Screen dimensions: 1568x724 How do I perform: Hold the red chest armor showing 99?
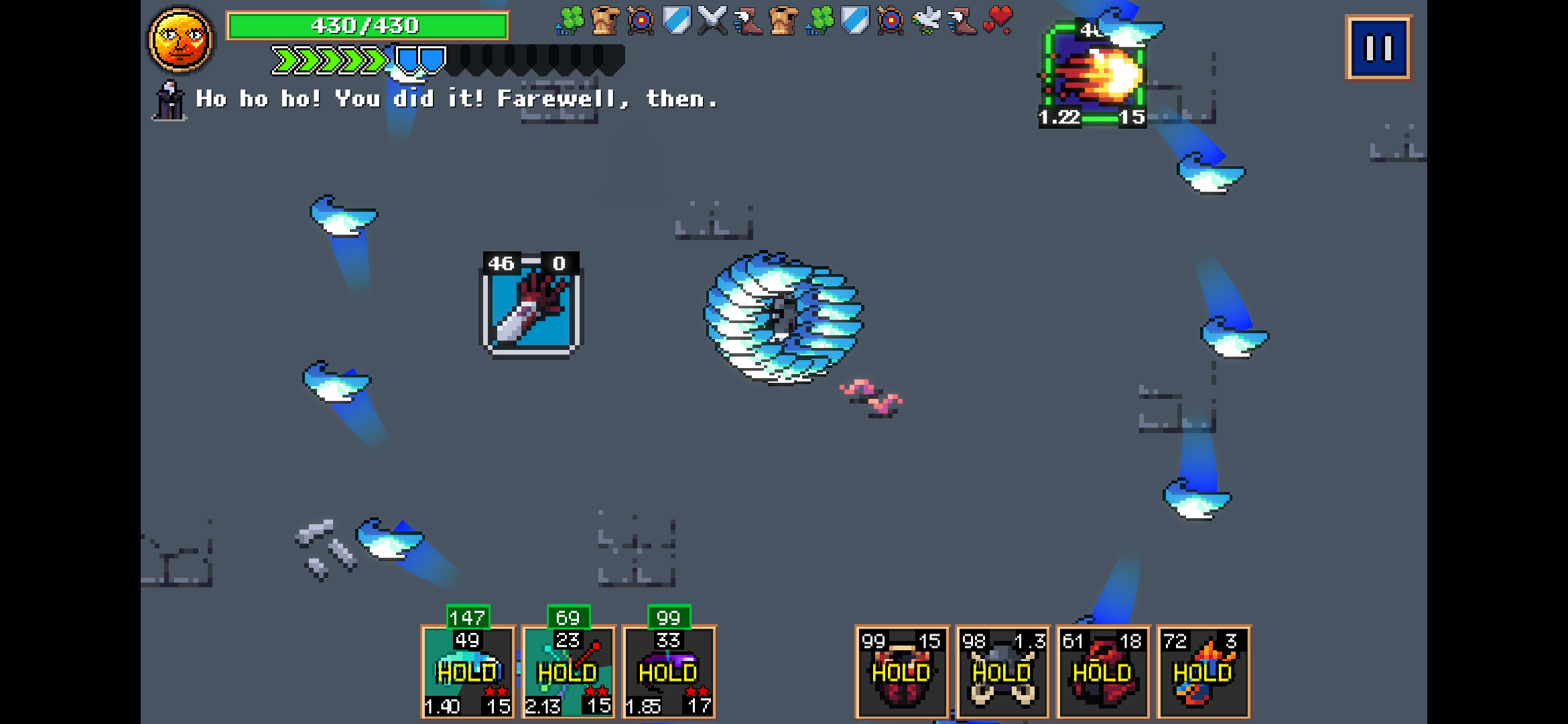coord(901,670)
